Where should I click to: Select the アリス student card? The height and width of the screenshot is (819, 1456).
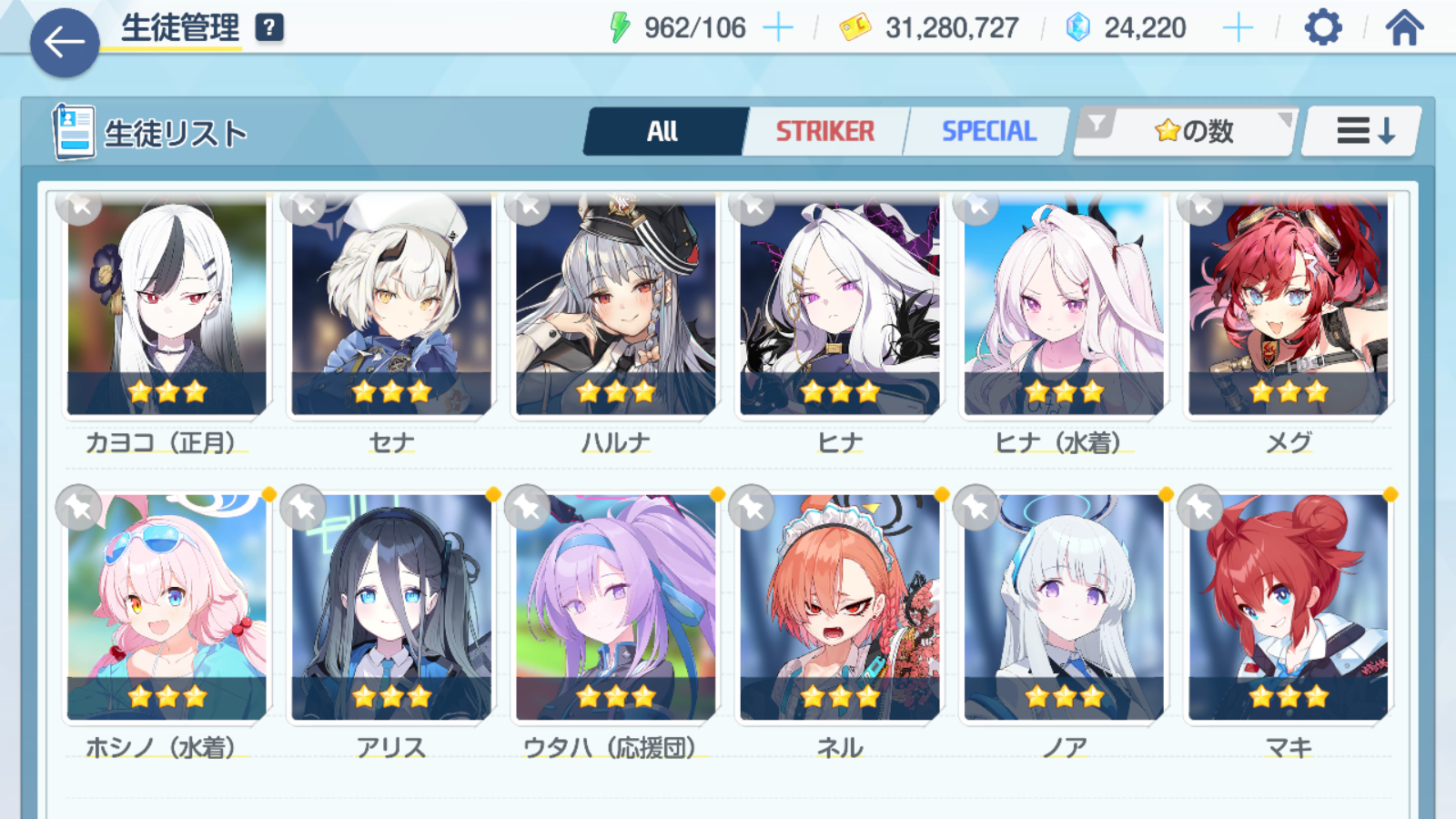[x=391, y=607]
